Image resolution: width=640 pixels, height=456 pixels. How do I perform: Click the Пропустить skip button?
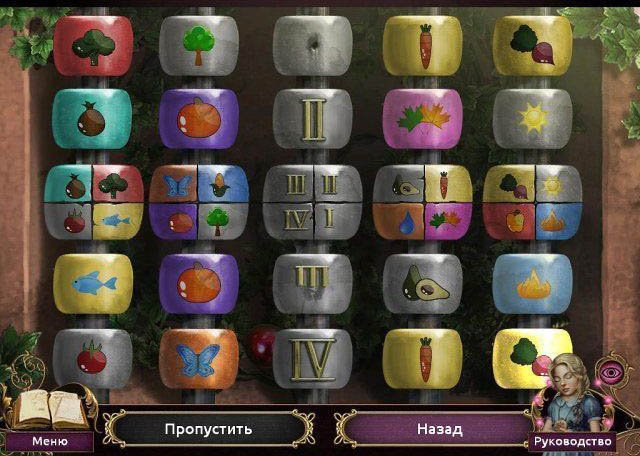pos(208,429)
